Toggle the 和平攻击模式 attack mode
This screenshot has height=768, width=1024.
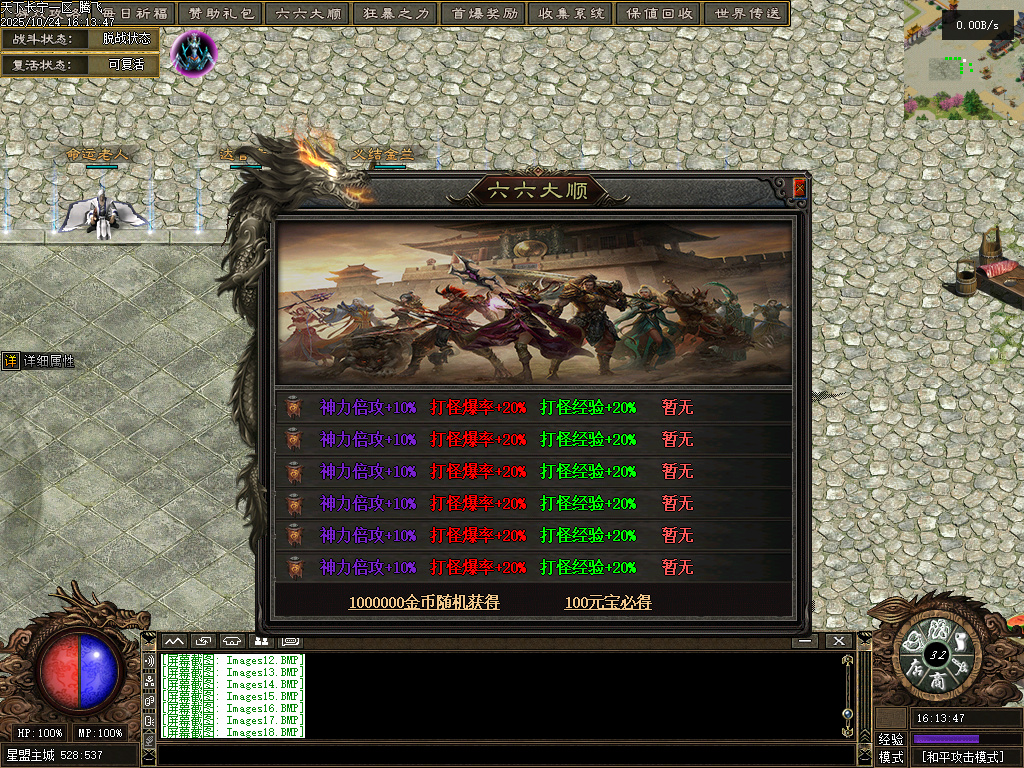pyautogui.click(x=963, y=757)
